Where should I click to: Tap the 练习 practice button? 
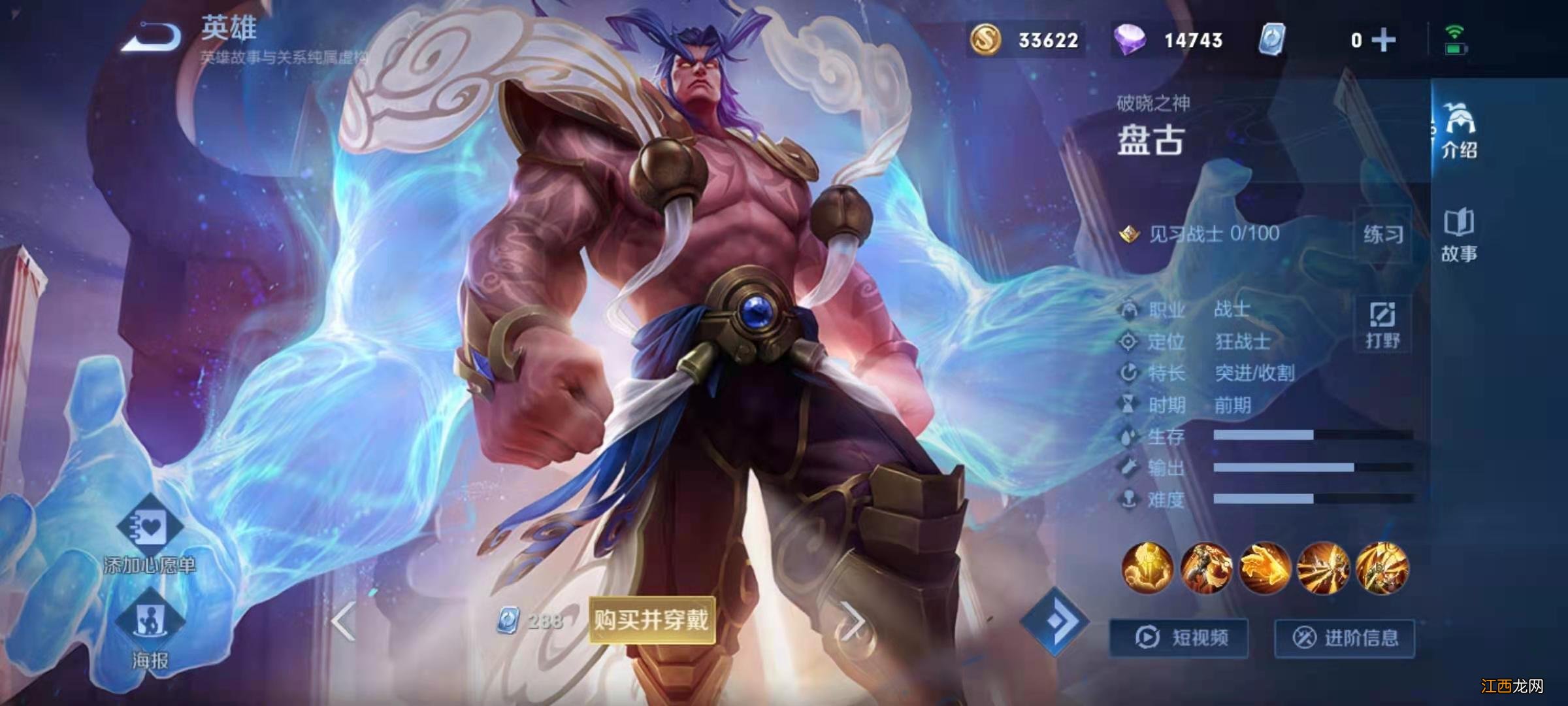coord(1382,235)
